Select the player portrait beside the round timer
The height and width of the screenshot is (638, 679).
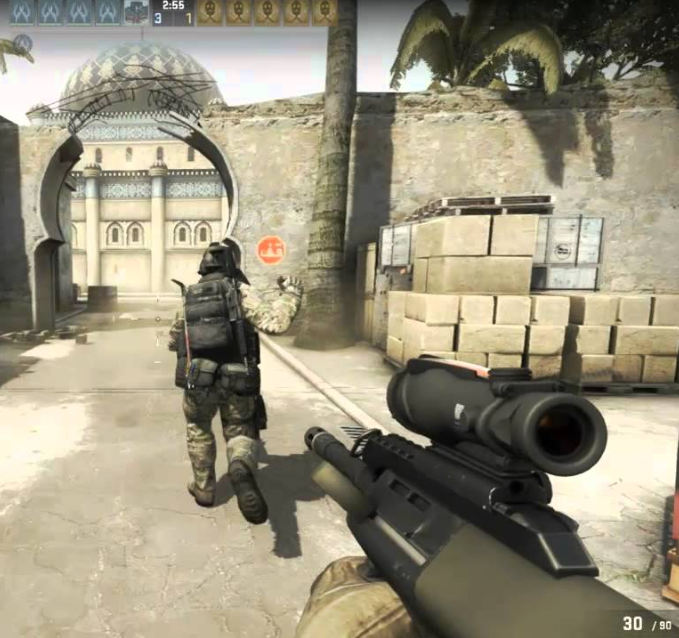pyautogui.click(x=136, y=12)
